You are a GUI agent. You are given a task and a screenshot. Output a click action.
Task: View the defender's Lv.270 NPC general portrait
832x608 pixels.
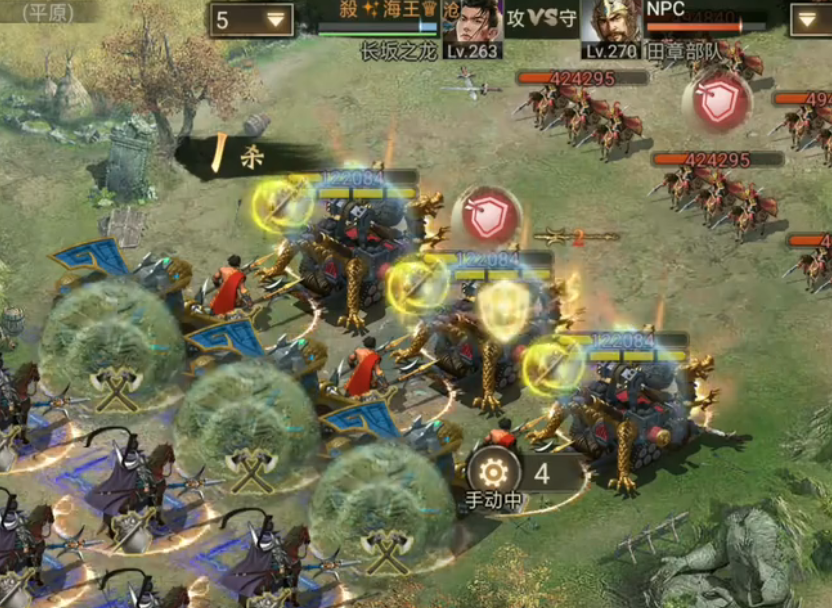tap(611, 24)
